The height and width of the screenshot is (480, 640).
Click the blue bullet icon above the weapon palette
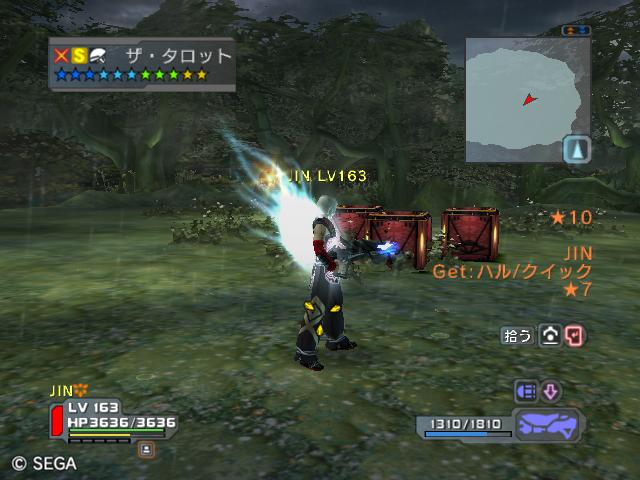click(526, 391)
